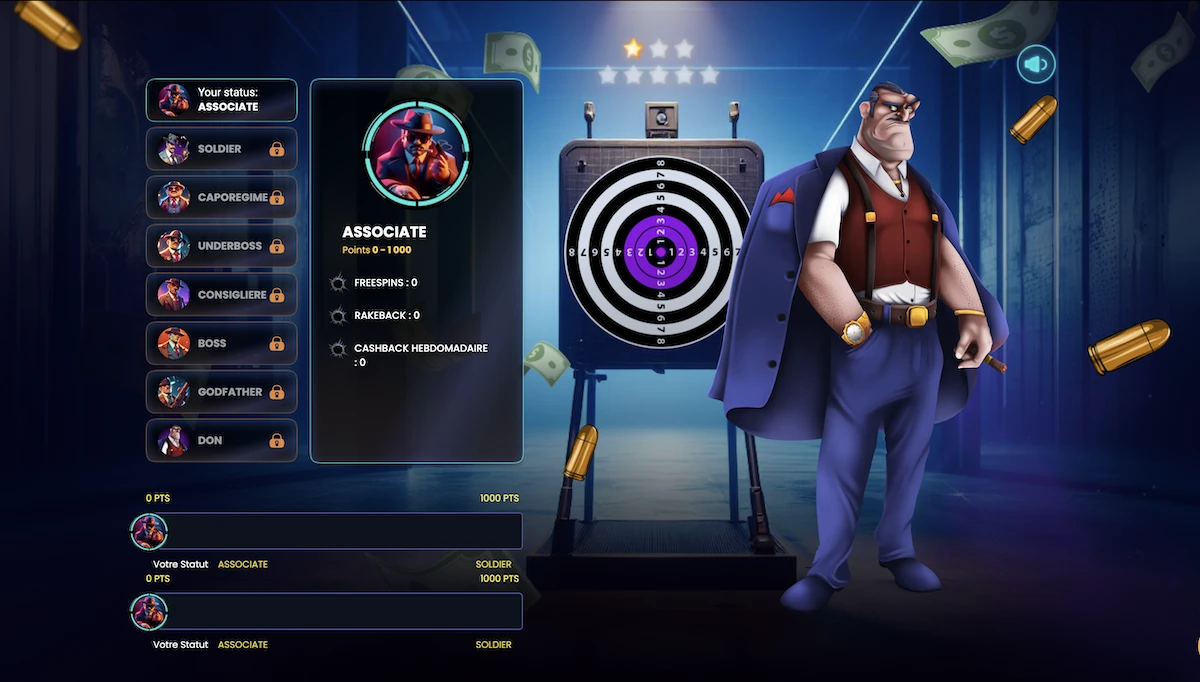Select the Associate status row

click(x=222, y=100)
